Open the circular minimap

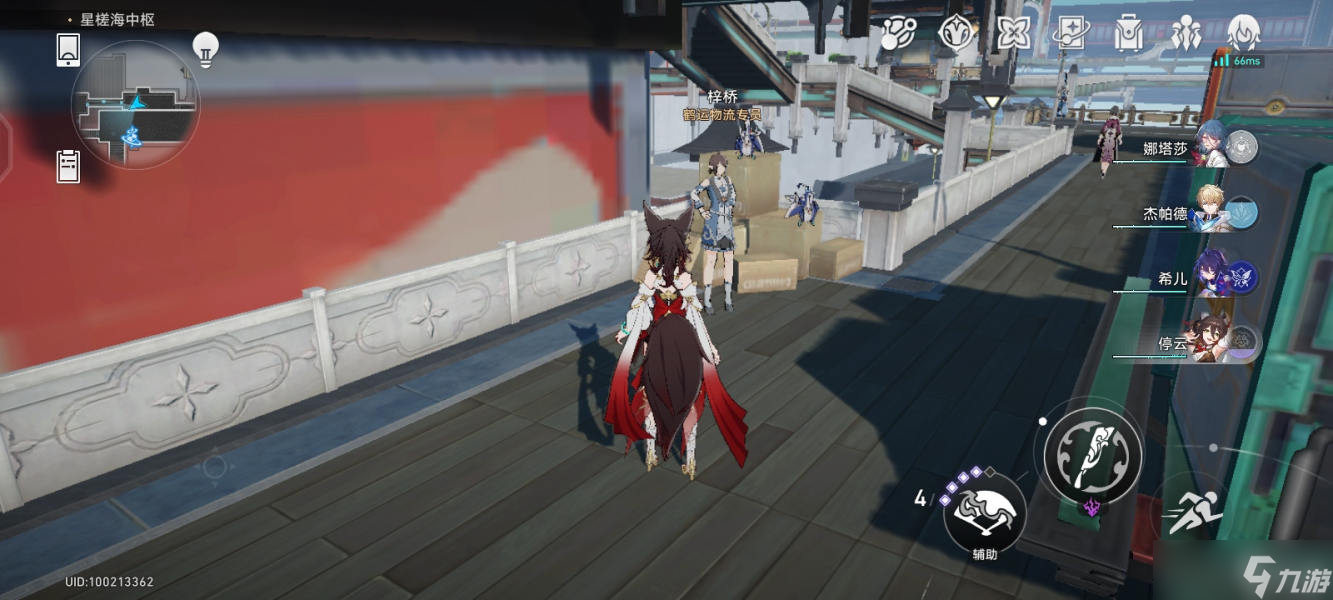[135, 105]
